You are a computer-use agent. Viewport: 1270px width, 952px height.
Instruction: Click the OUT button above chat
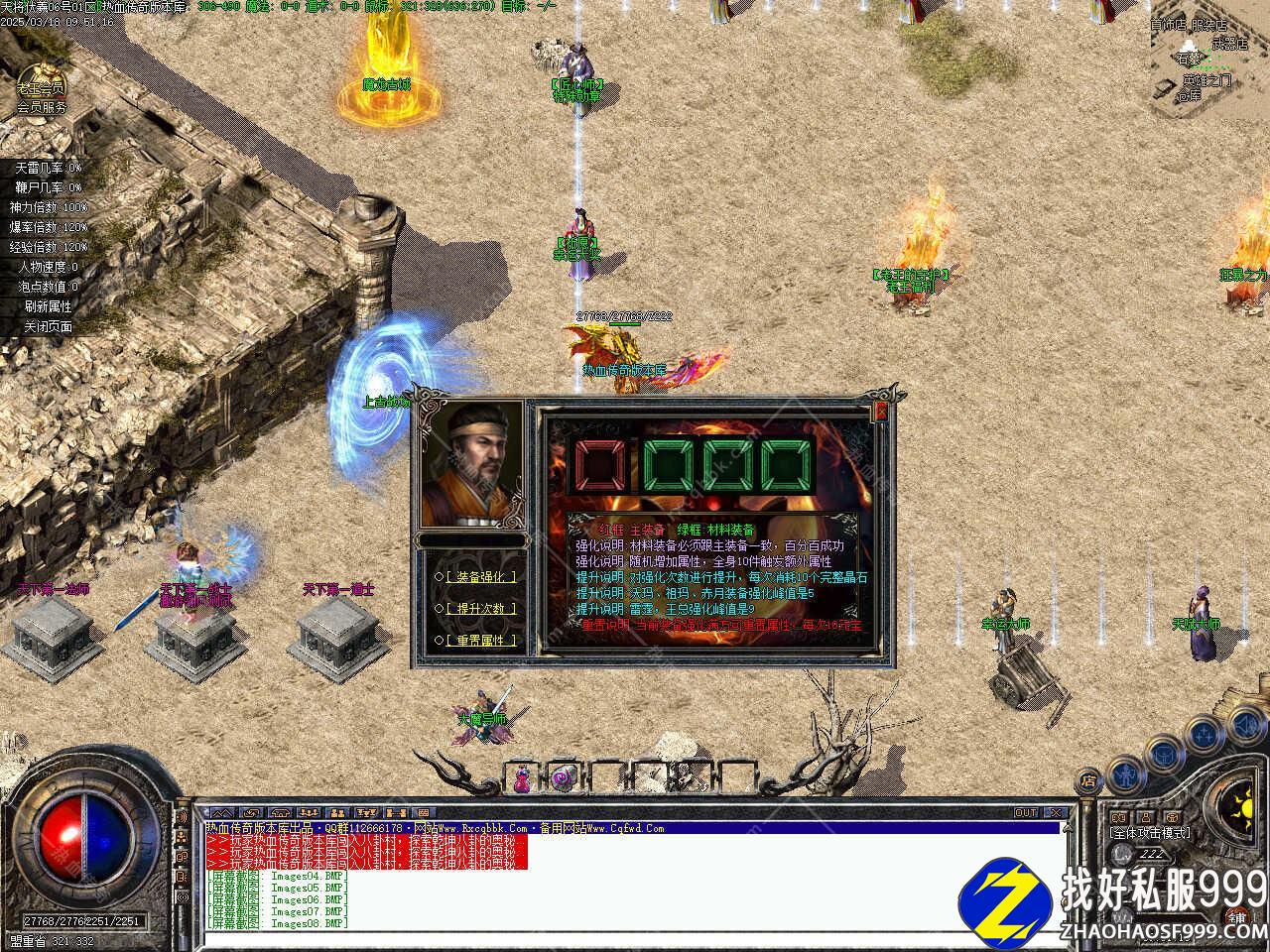[1026, 812]
